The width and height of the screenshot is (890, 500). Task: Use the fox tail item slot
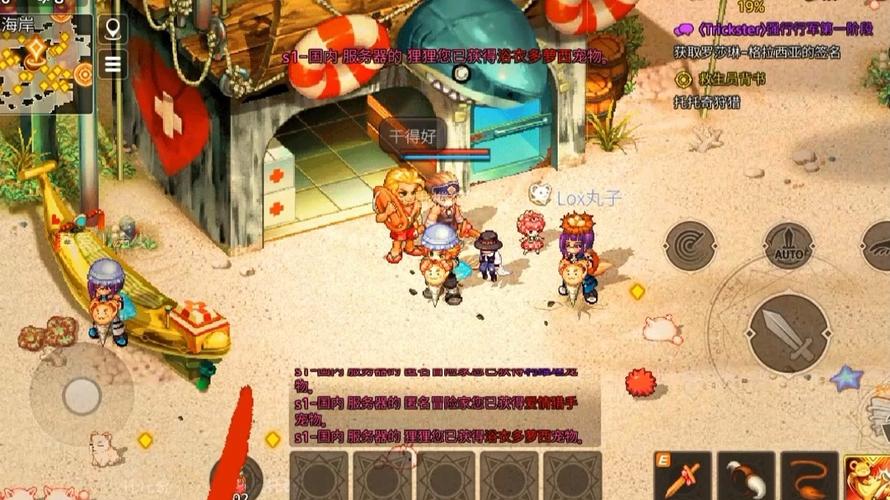point(746,476)
